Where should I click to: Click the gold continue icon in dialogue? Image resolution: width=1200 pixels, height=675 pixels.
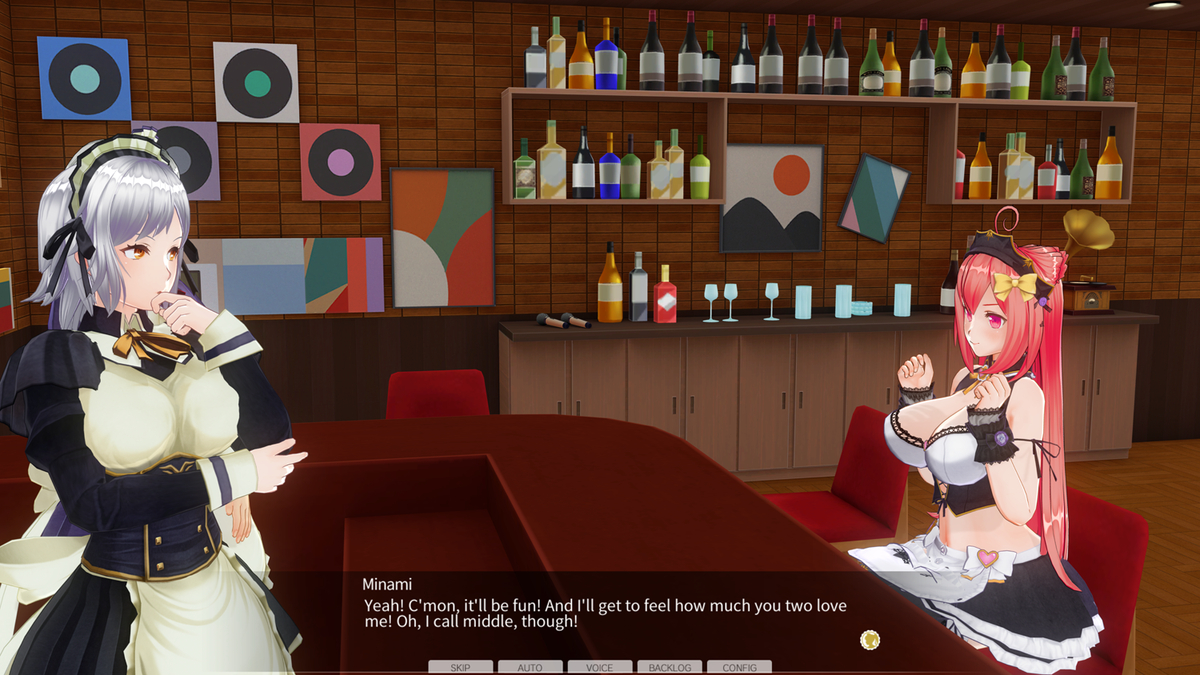tap(870, 639)
